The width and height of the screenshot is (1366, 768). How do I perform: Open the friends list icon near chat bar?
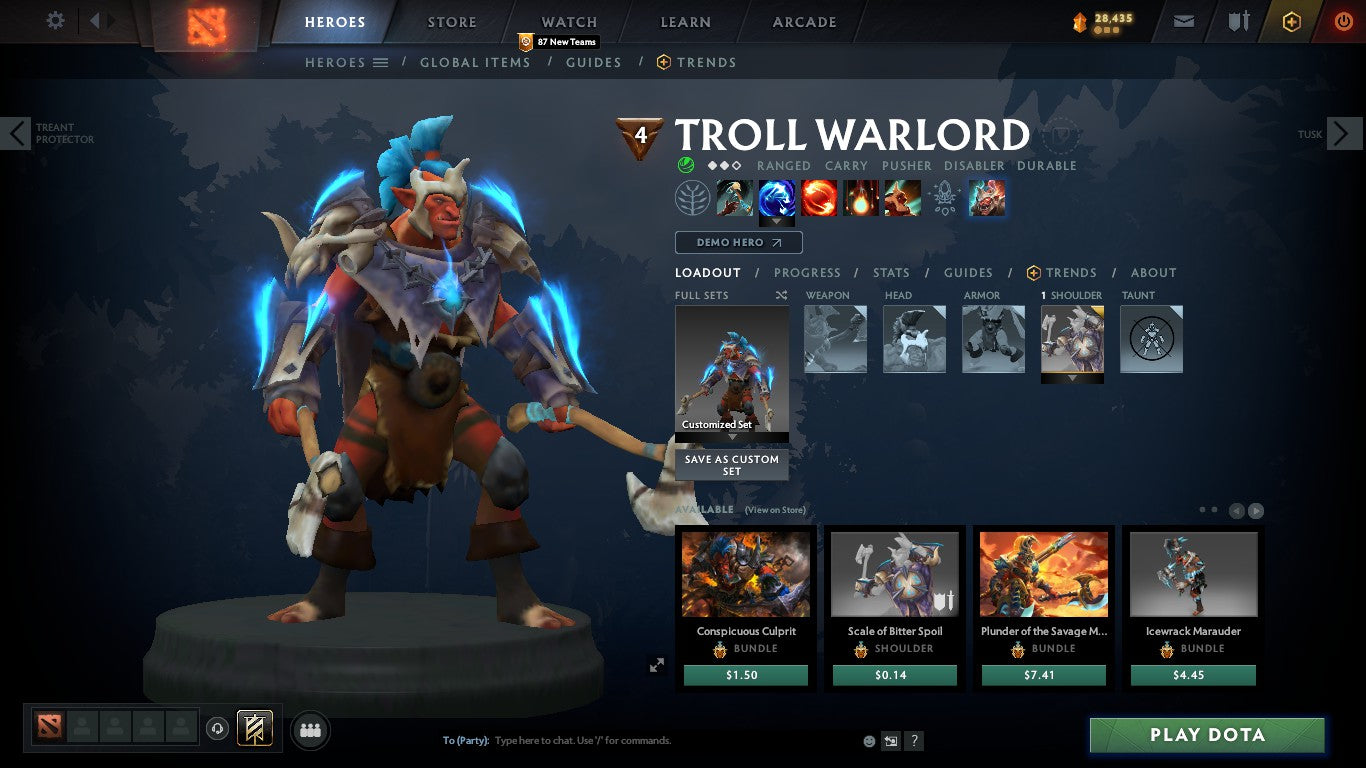point(310,730)
